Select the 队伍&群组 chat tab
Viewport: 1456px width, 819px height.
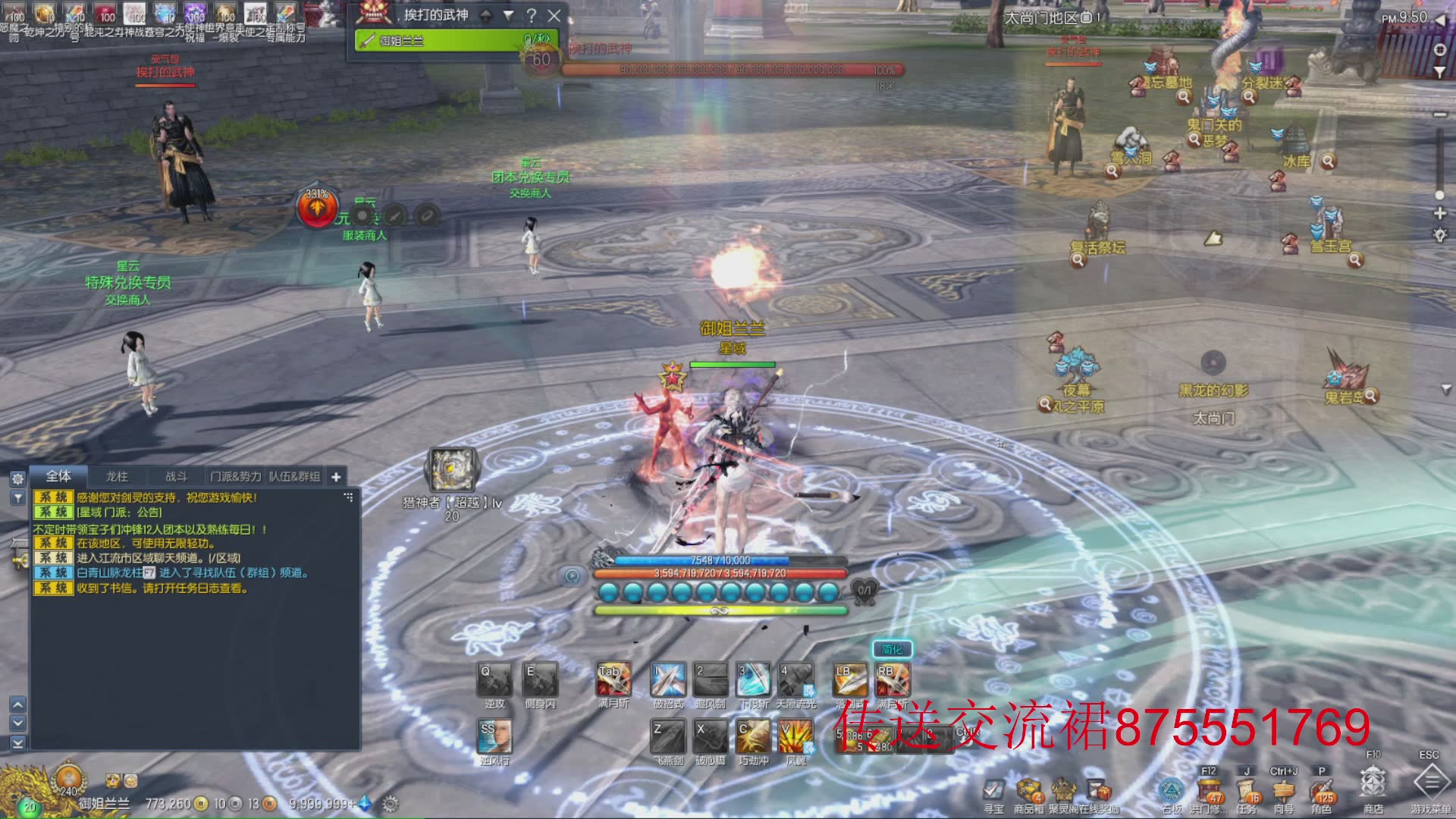coord(294,476)
